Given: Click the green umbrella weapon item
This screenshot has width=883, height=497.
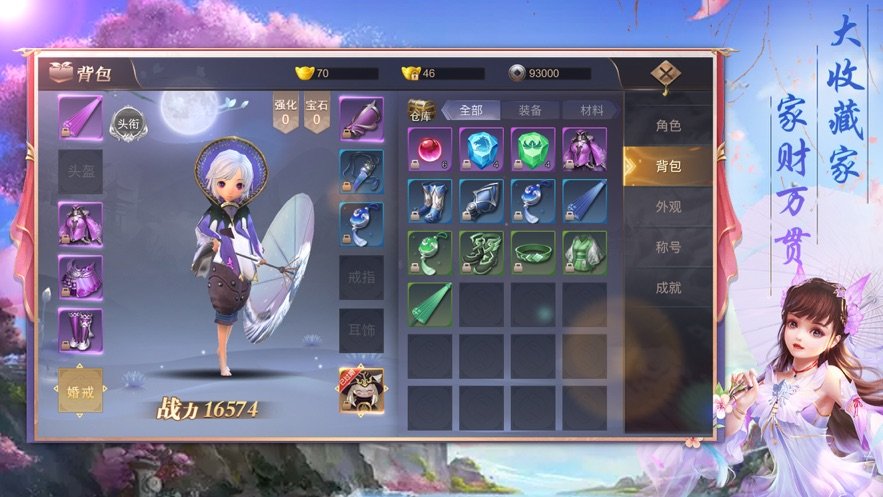Looking at the screenshot, I should [429, 303].
